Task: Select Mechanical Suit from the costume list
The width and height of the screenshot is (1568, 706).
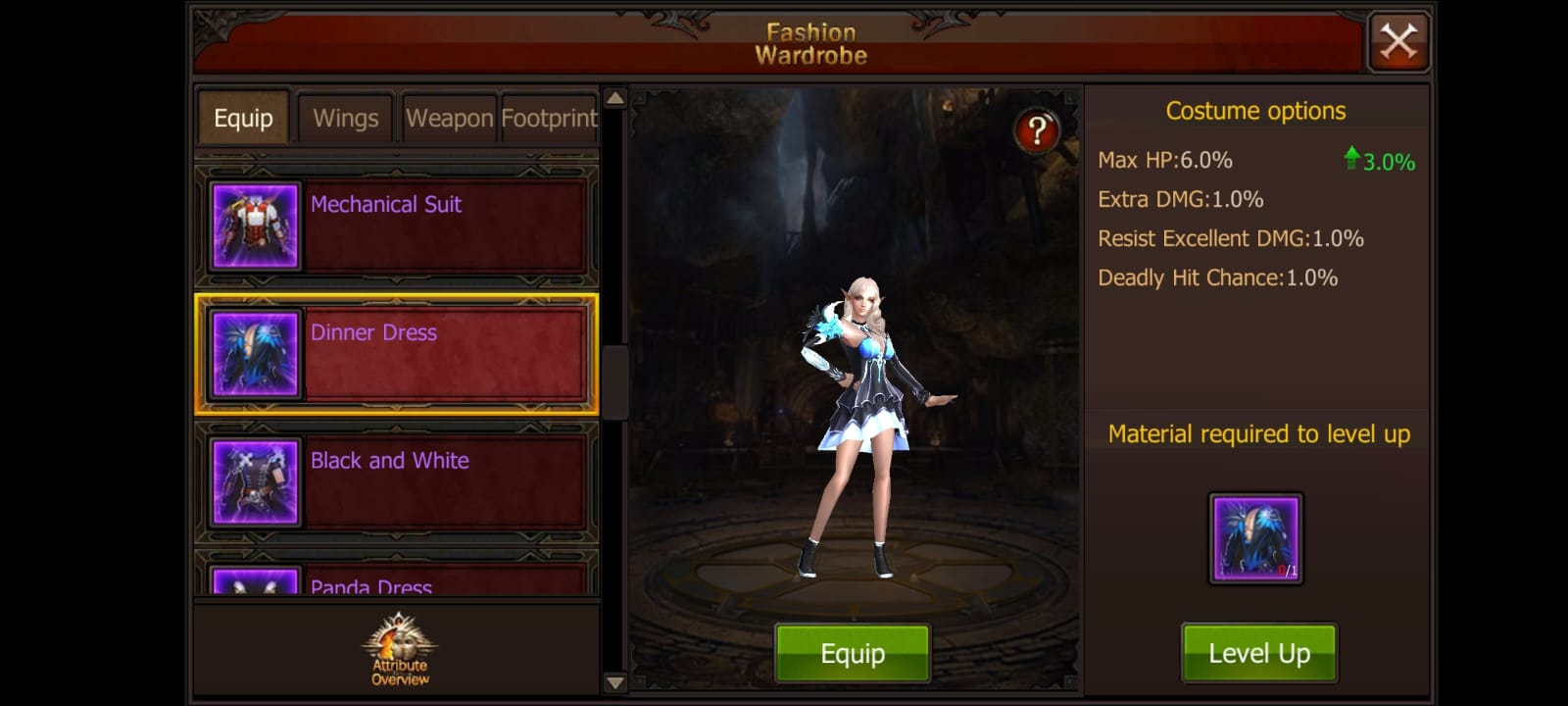Action: (x=441, y=227)
